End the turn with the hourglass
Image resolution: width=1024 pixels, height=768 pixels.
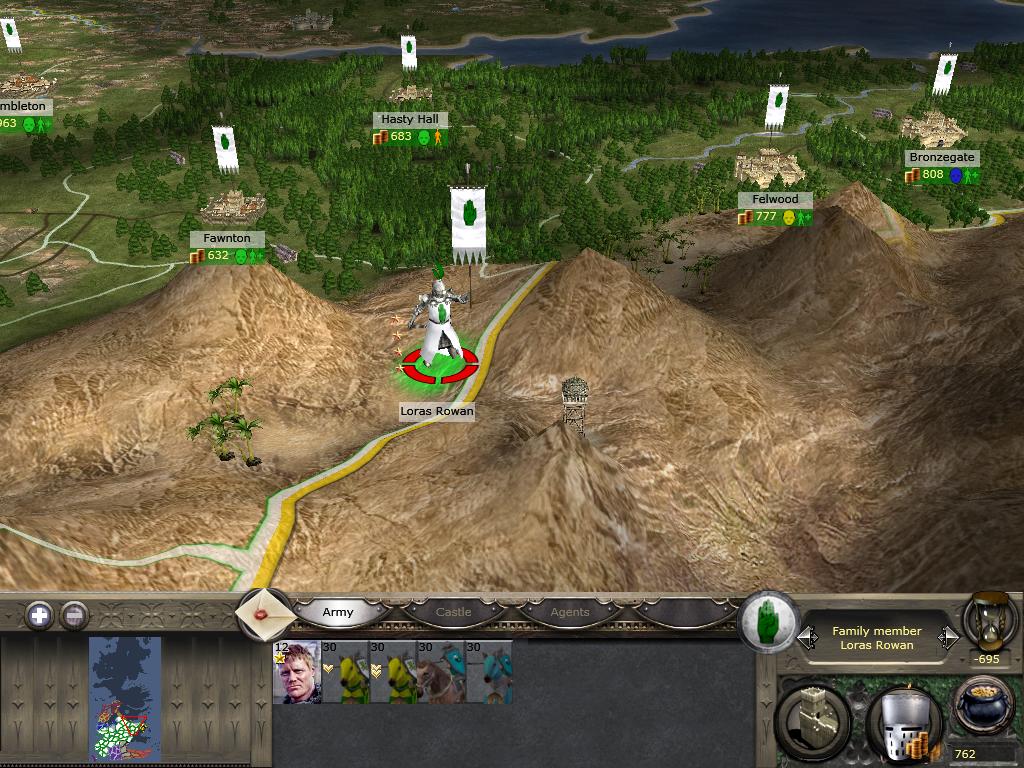click(989, 622)
